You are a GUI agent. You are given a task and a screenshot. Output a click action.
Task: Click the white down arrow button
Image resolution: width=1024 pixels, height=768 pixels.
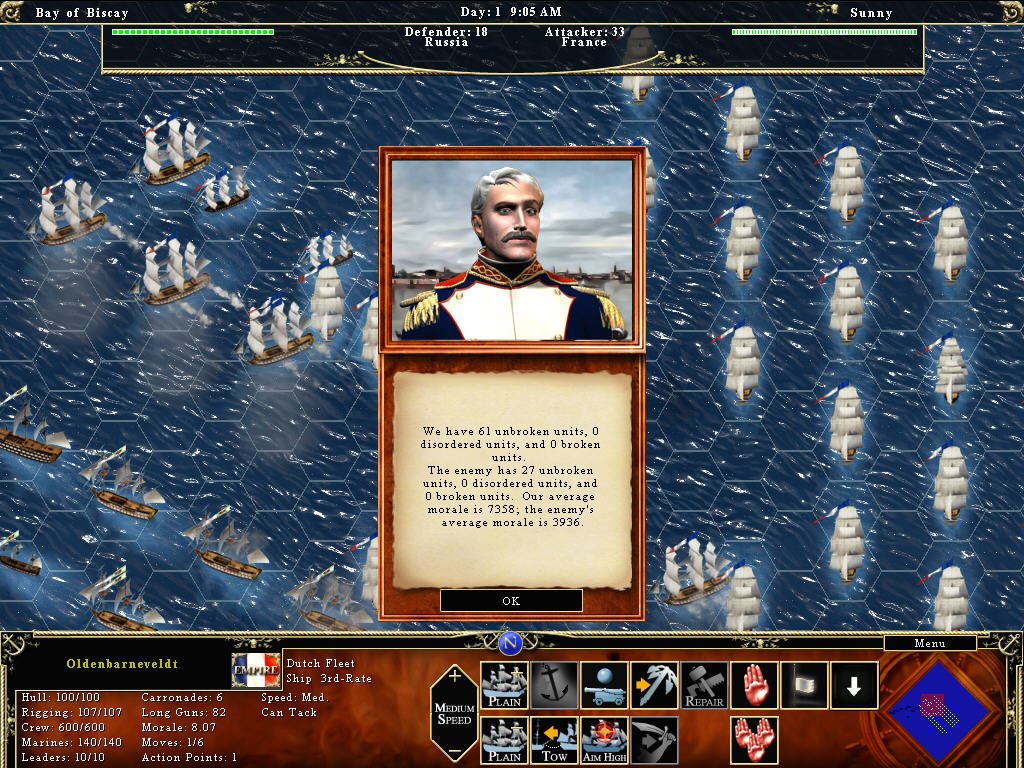pos(855,686)
